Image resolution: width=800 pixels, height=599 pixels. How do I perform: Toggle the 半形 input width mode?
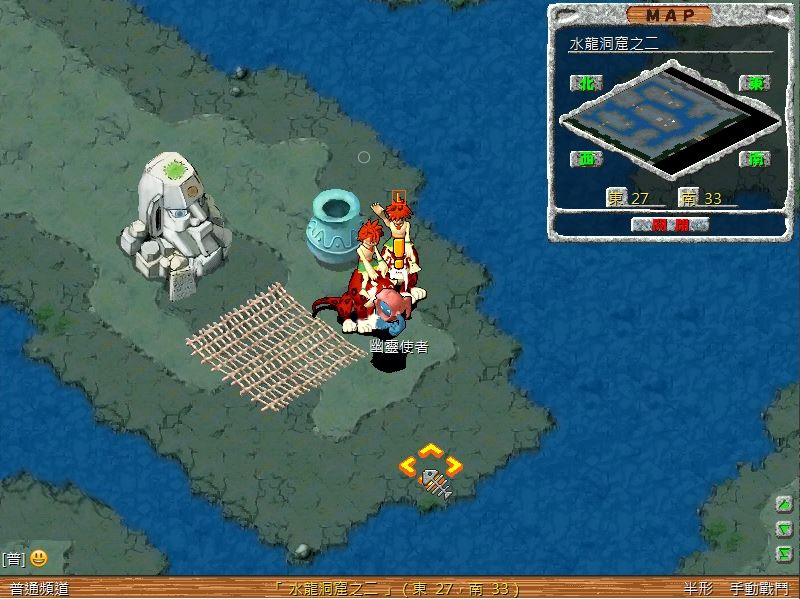coord(698,590)
